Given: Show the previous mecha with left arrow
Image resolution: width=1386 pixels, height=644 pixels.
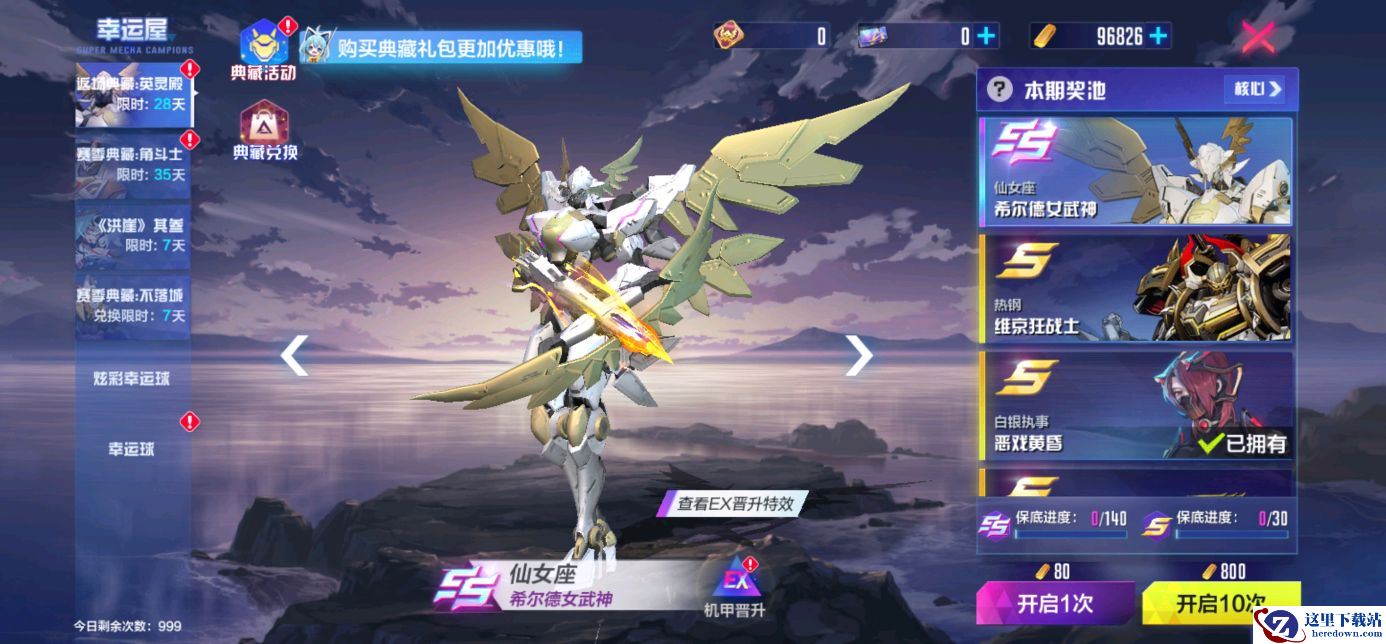Looking at the screenshot, I should tap(294, 355).
